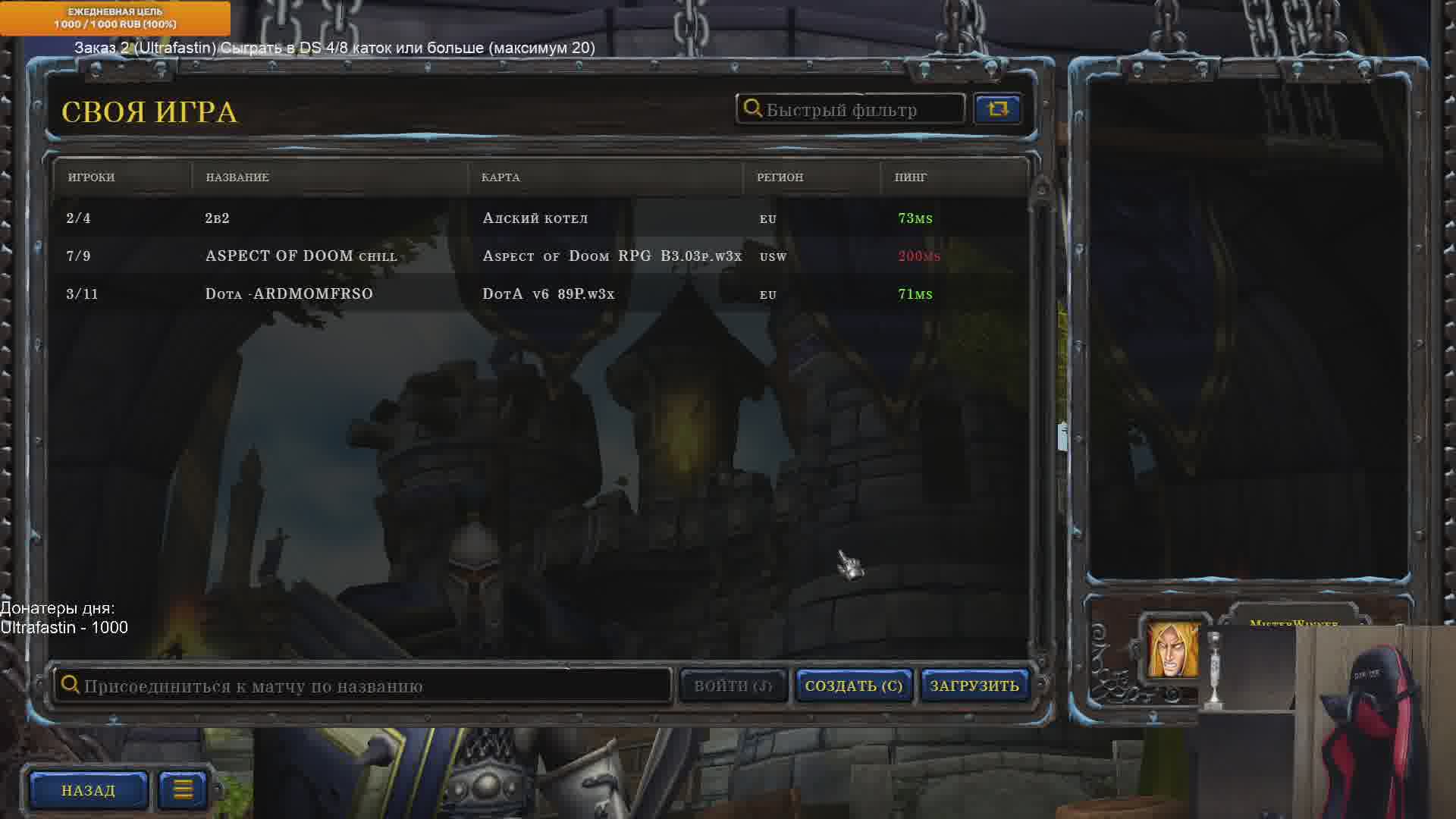Sort list by the Игроки column
Screen dimensions: 1456x819
(x=92, y=177)
